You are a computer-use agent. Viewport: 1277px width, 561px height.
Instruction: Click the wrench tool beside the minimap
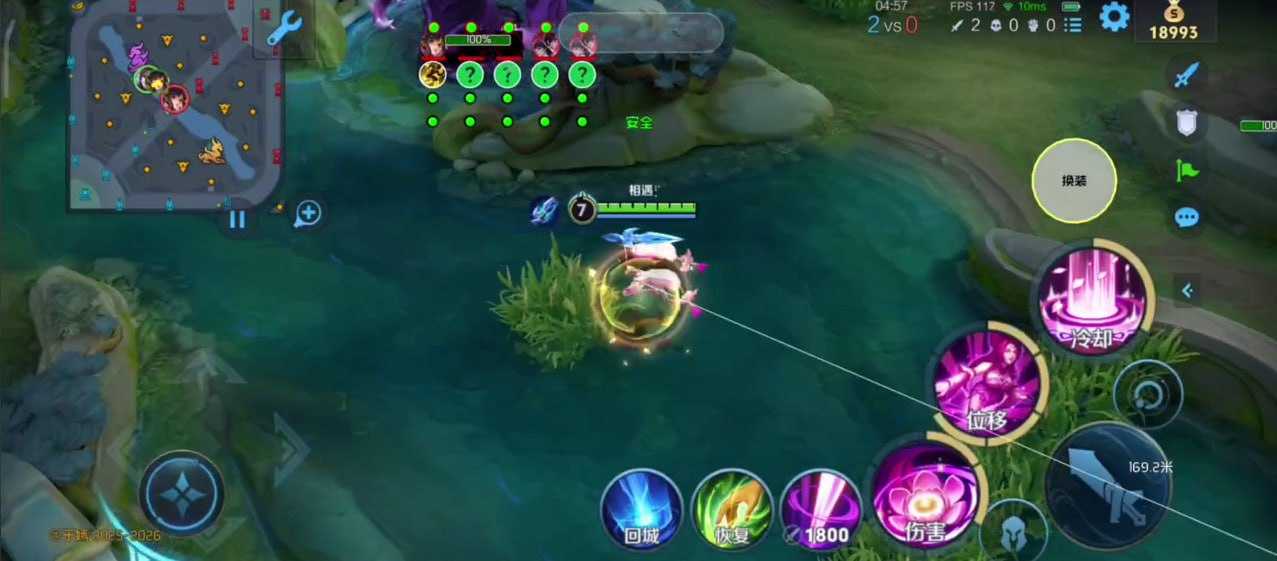pyautogui.click(x=283, y=29)
